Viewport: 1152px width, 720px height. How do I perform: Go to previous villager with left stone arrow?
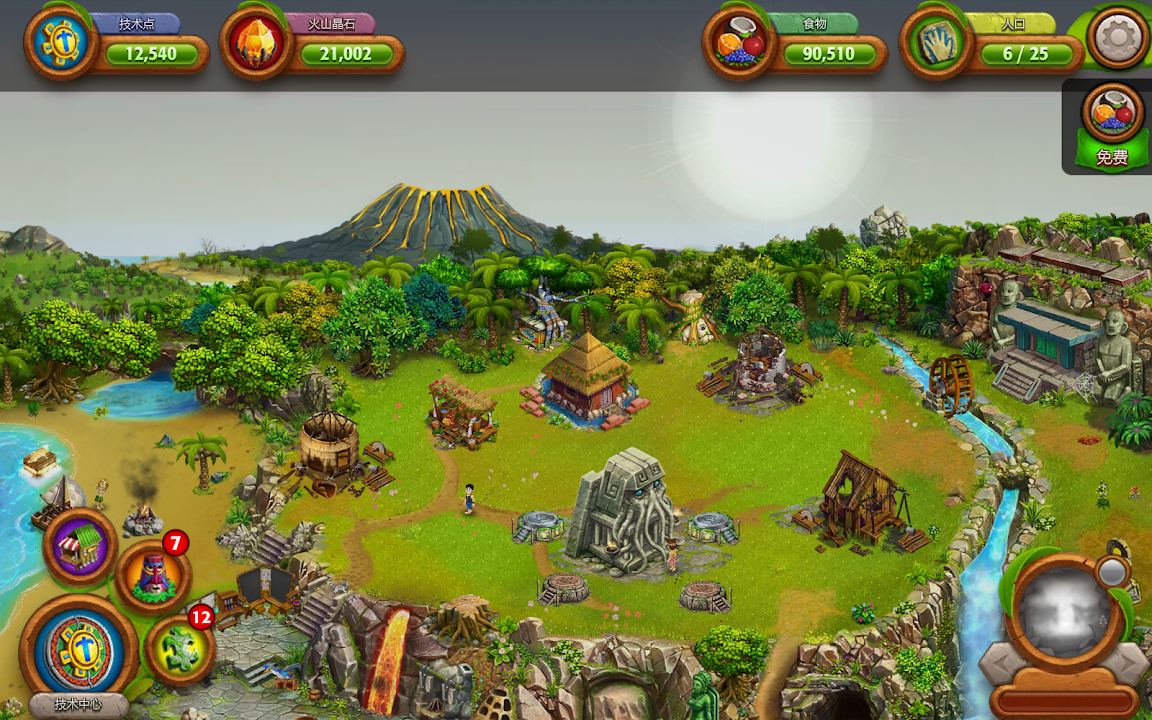click(x=1000, y=663)
